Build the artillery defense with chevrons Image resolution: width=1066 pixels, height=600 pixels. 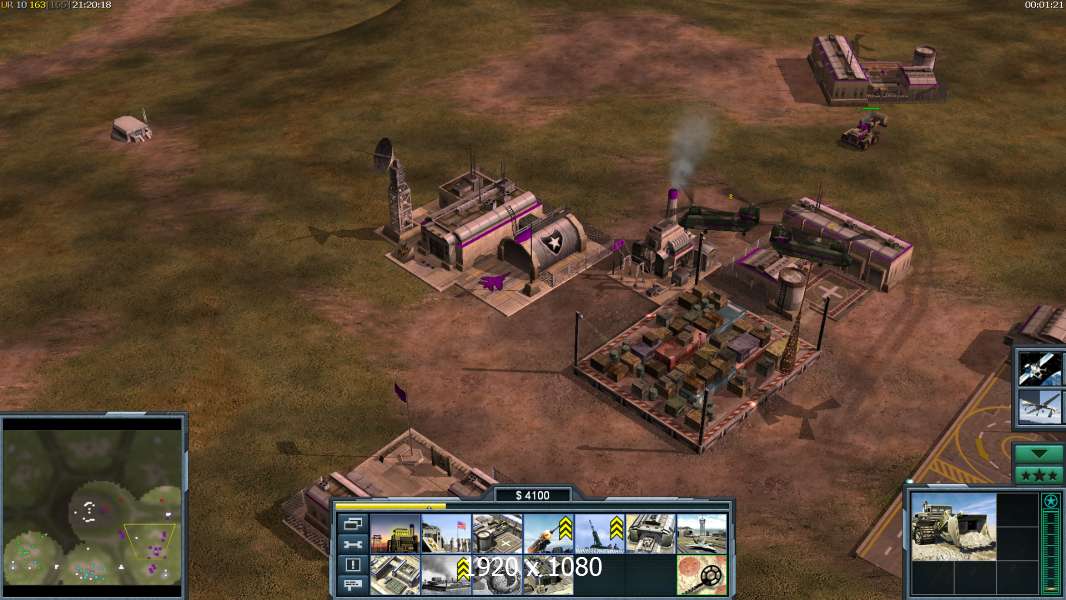point(599,534)
